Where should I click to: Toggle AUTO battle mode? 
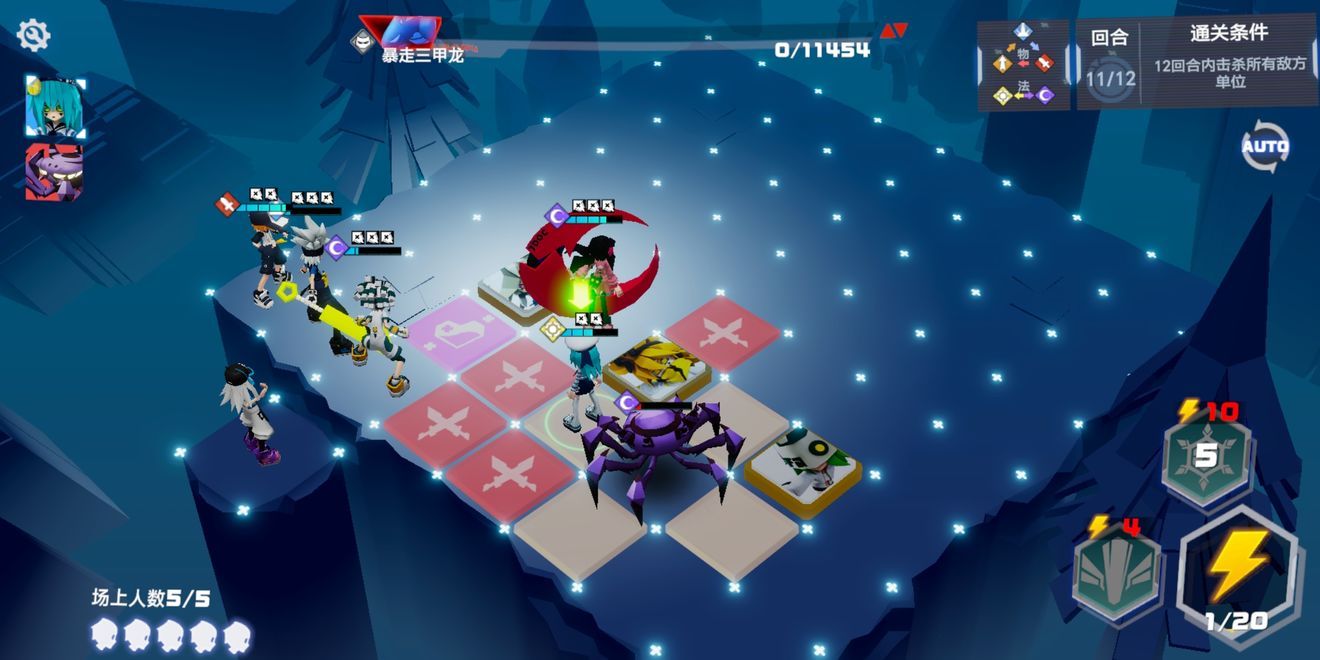click(x=1265, y=148)
